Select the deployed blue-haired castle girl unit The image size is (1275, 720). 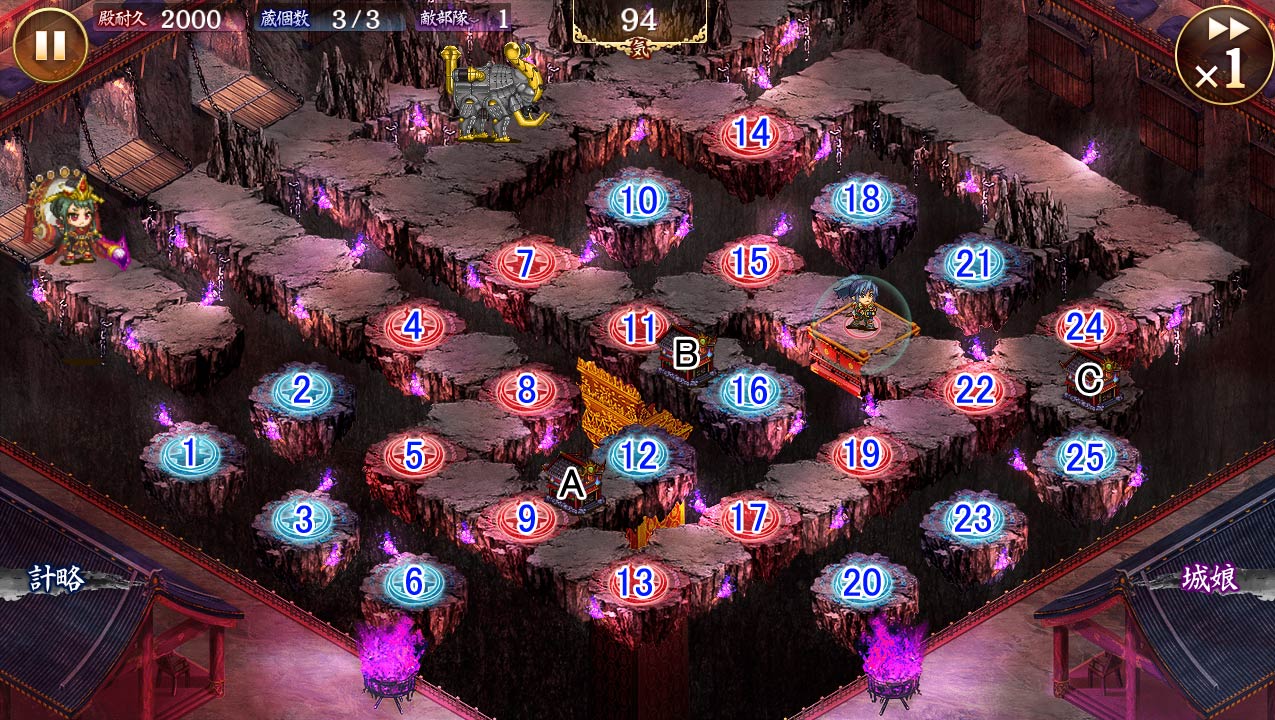pos(861,310)
